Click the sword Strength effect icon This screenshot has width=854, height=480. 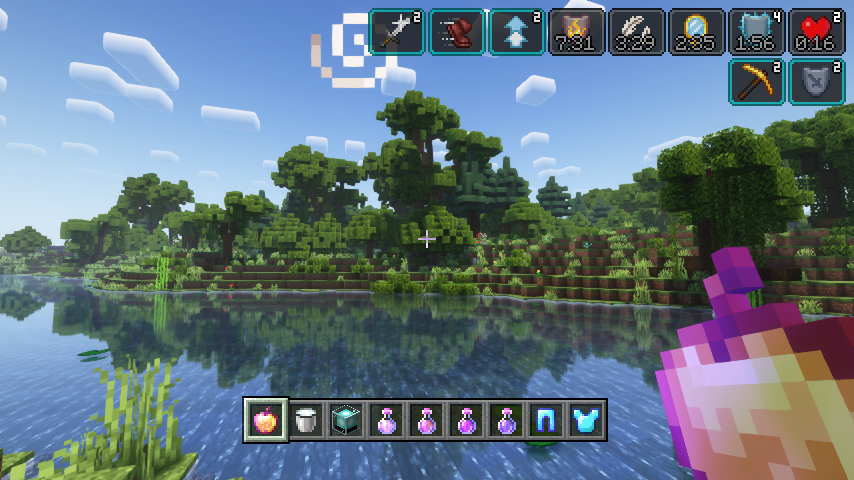(x=397, y=31)
